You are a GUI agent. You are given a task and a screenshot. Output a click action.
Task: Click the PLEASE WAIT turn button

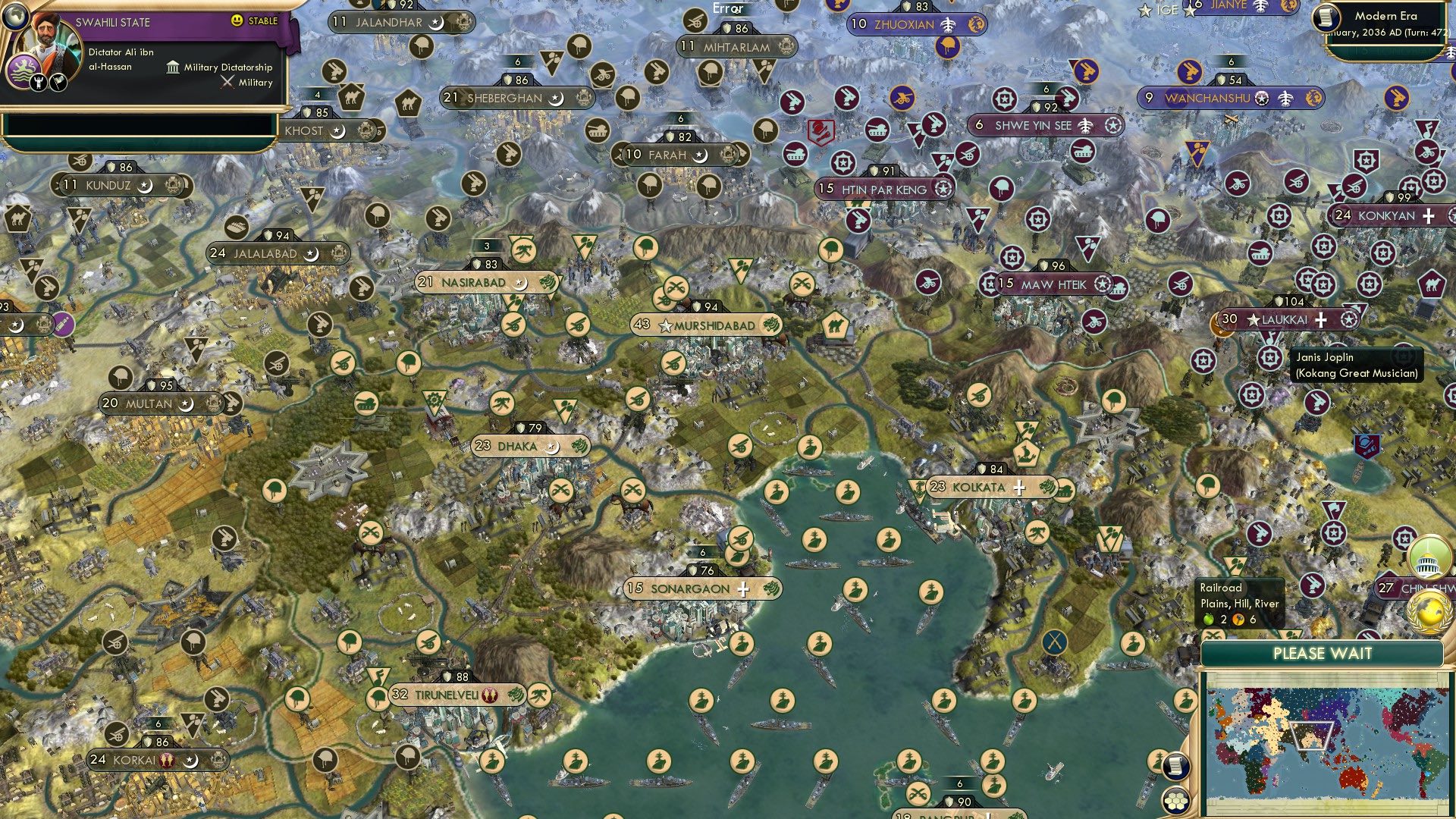coord(1323,653)
